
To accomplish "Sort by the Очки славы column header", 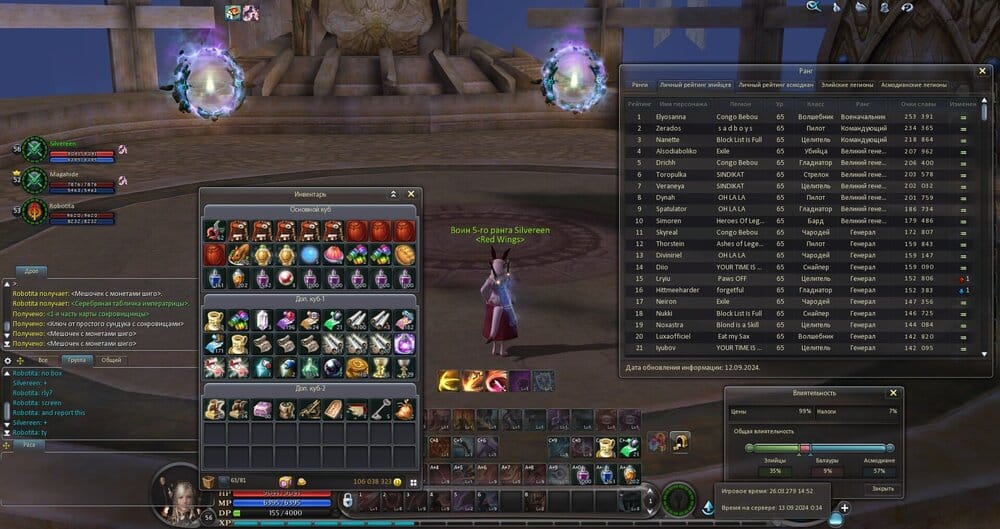I will coord(916,103).
